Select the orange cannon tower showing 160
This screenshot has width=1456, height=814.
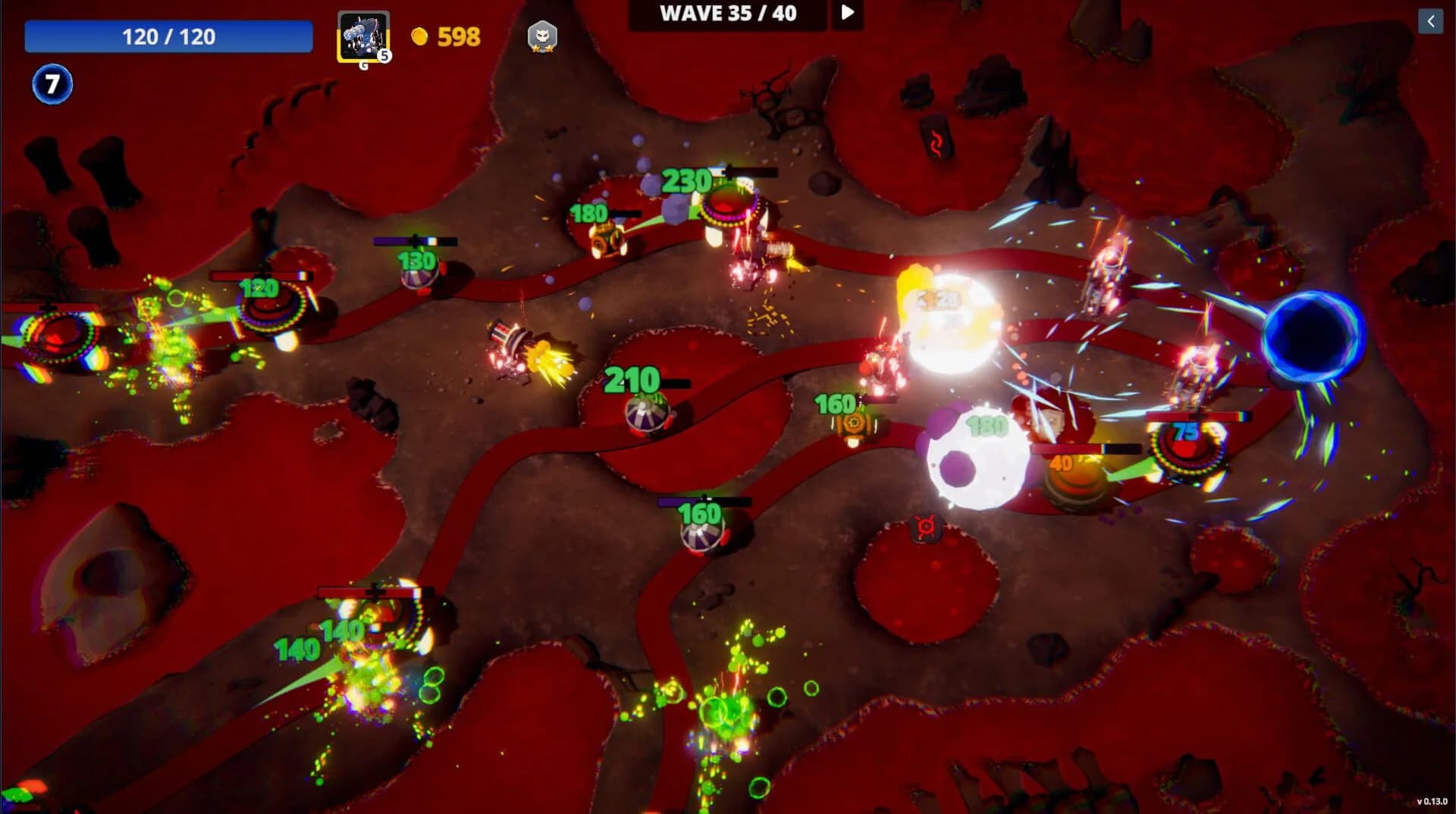(855, 426)
